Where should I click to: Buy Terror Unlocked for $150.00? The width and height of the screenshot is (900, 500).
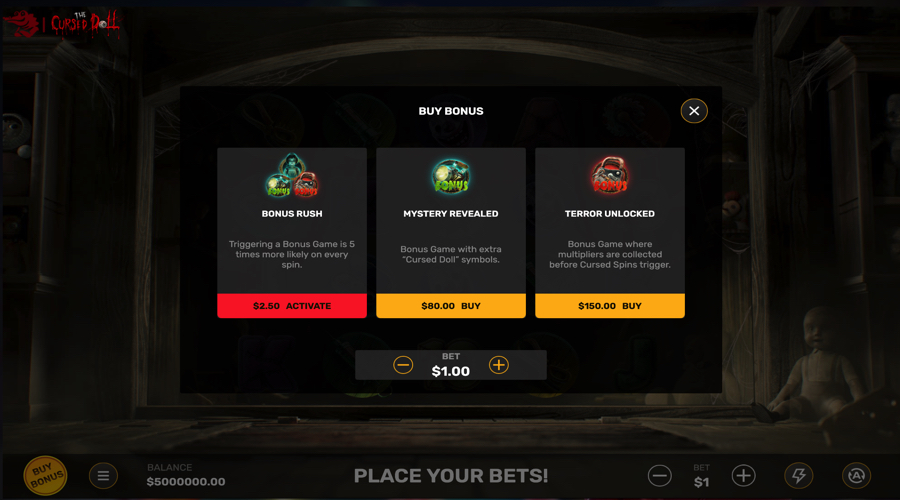pyautogui.click(x=610, y=306)
